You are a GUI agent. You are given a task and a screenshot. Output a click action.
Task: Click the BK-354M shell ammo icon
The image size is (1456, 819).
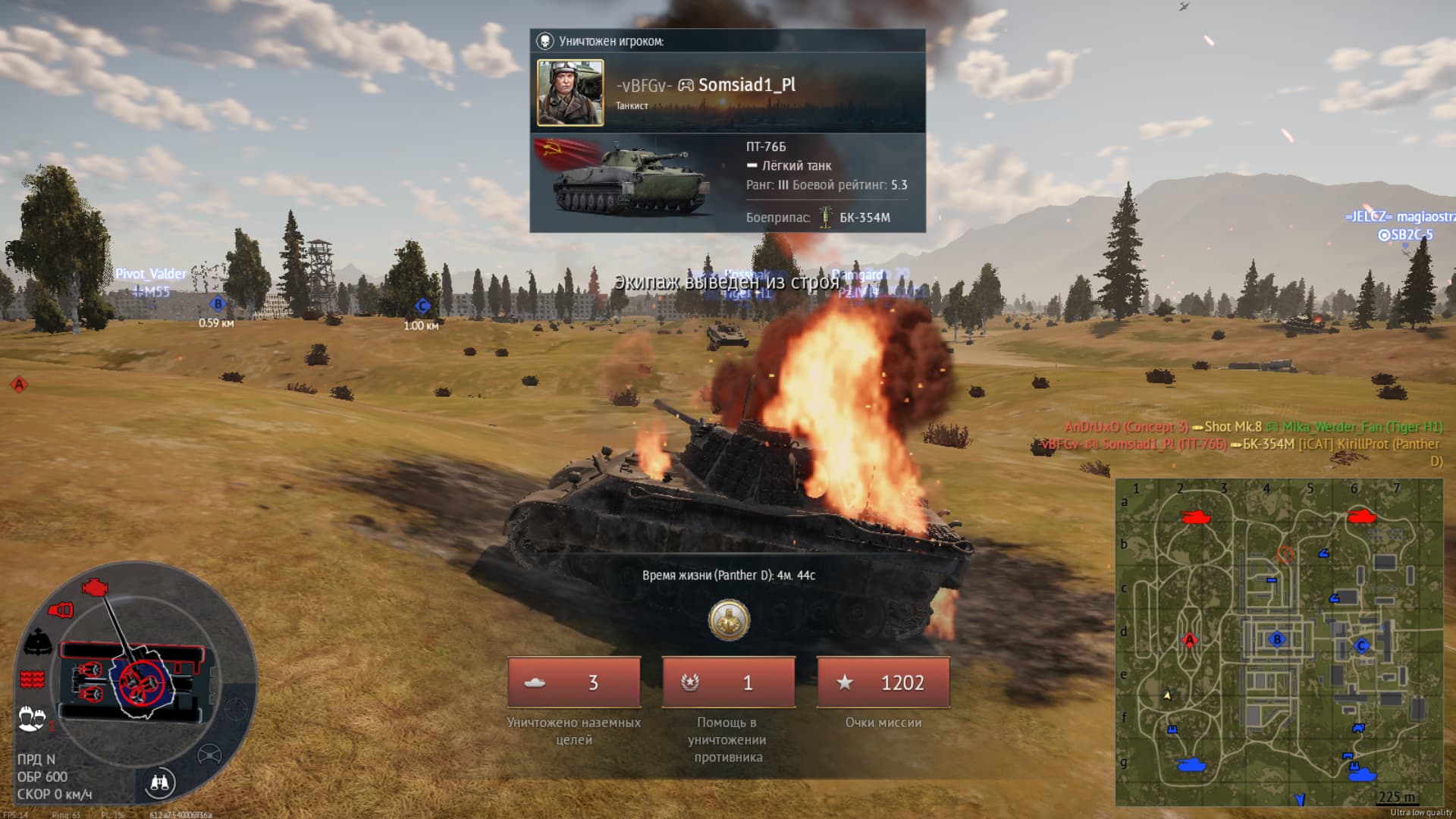click(826, 218)
